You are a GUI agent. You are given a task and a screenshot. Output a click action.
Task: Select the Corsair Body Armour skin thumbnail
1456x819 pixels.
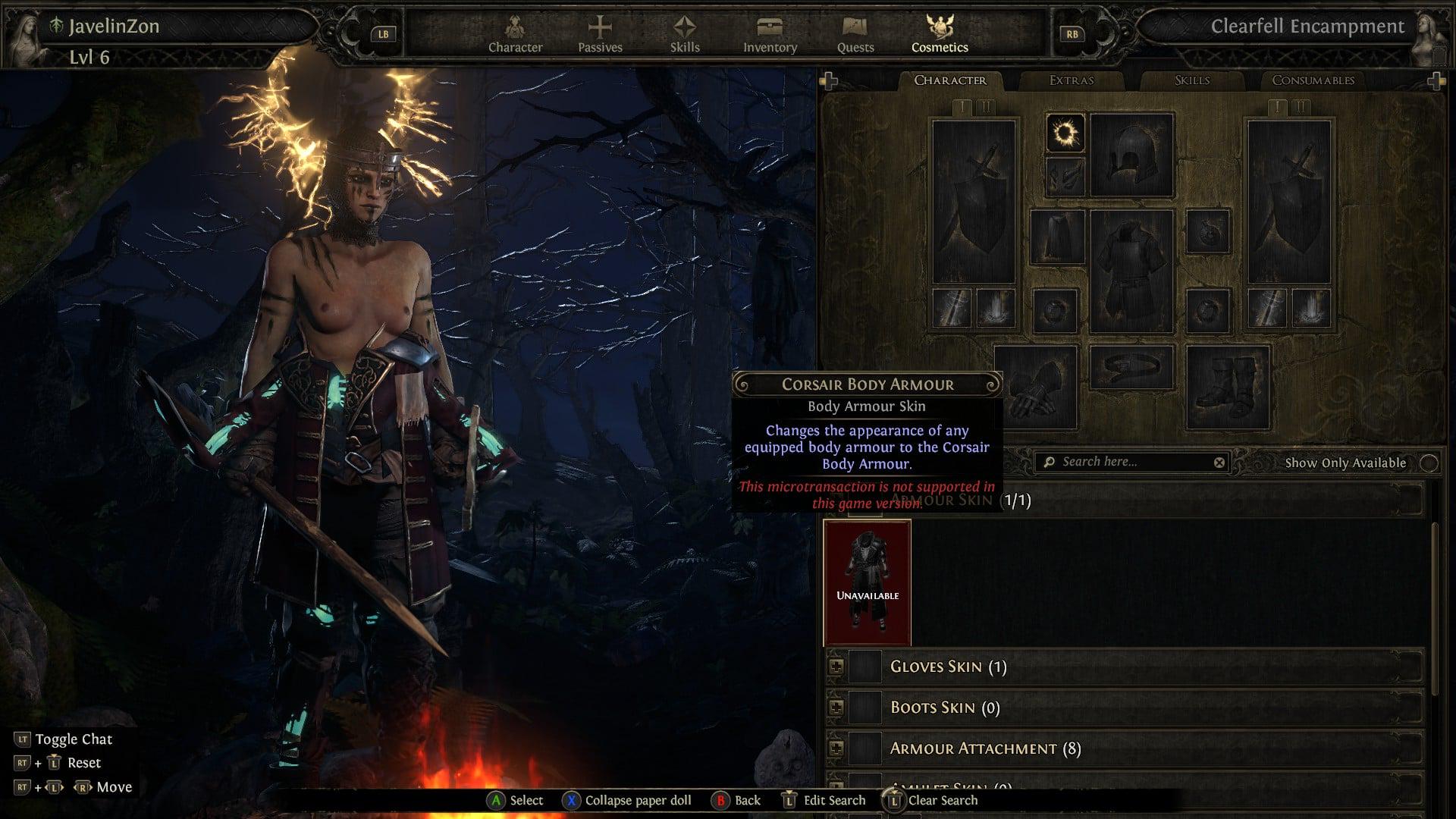point(868,582)
